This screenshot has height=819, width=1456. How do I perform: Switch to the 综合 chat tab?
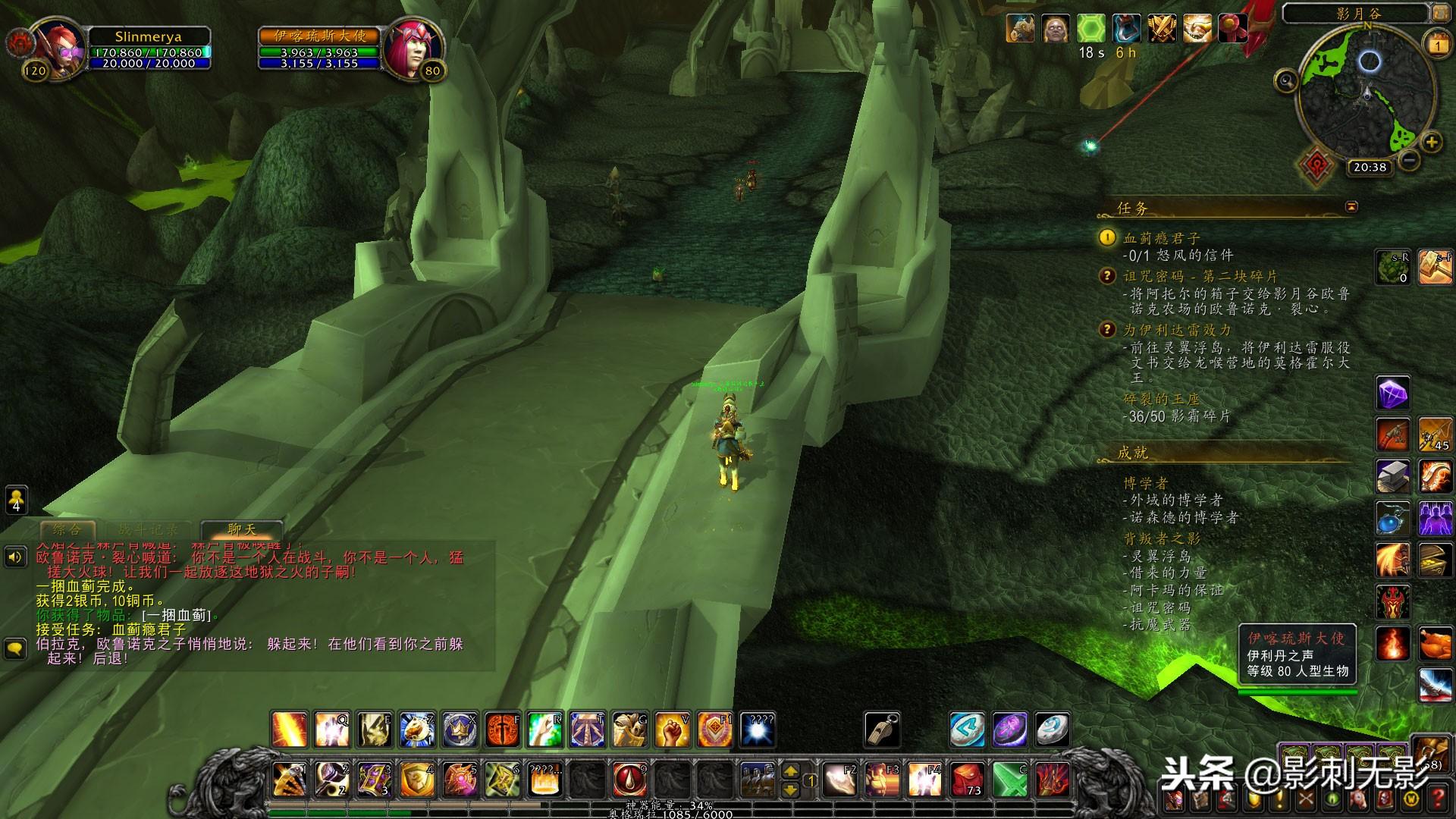tap(66, 530)
